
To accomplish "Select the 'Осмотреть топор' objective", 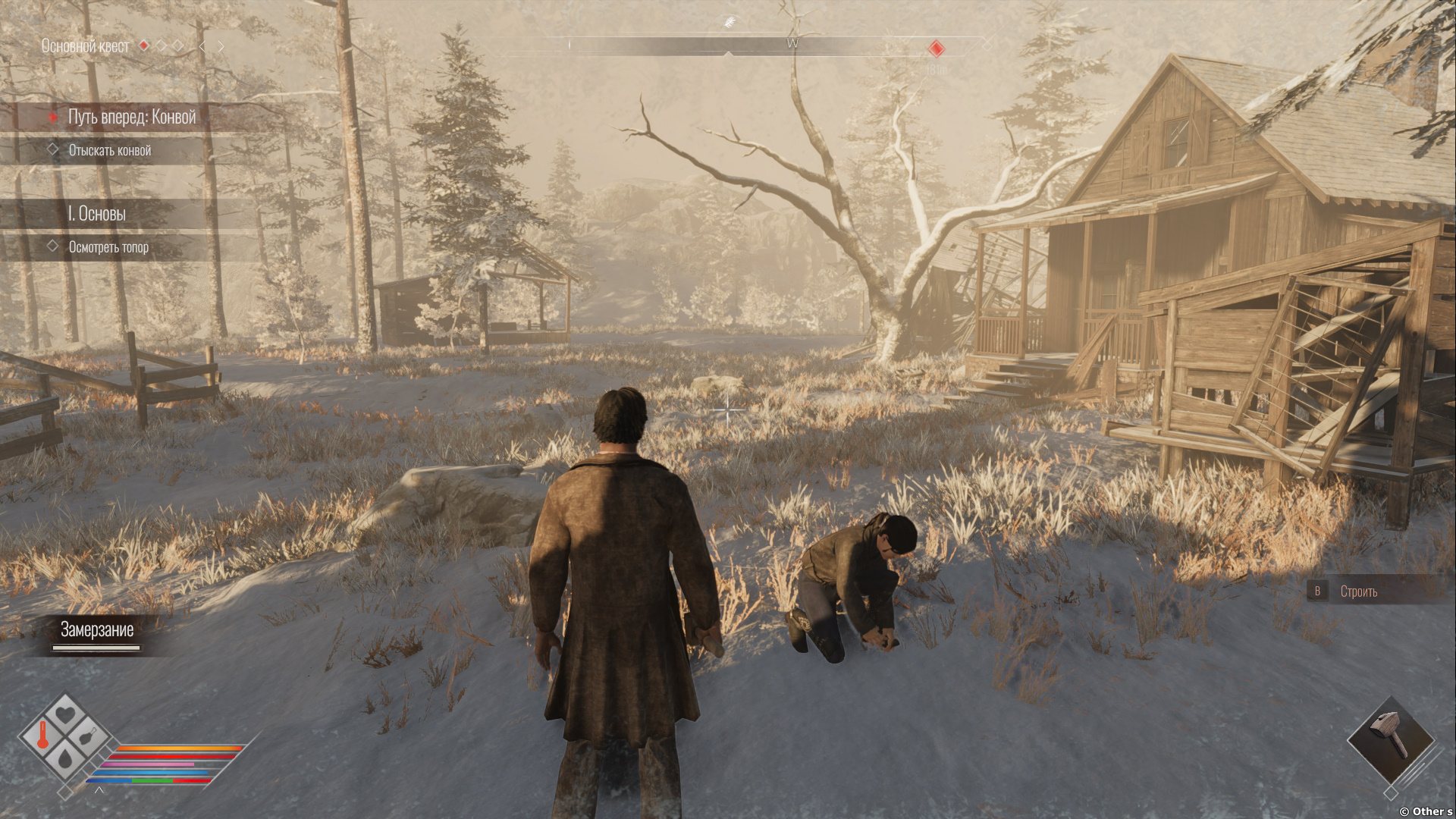I will click(108, 246).
